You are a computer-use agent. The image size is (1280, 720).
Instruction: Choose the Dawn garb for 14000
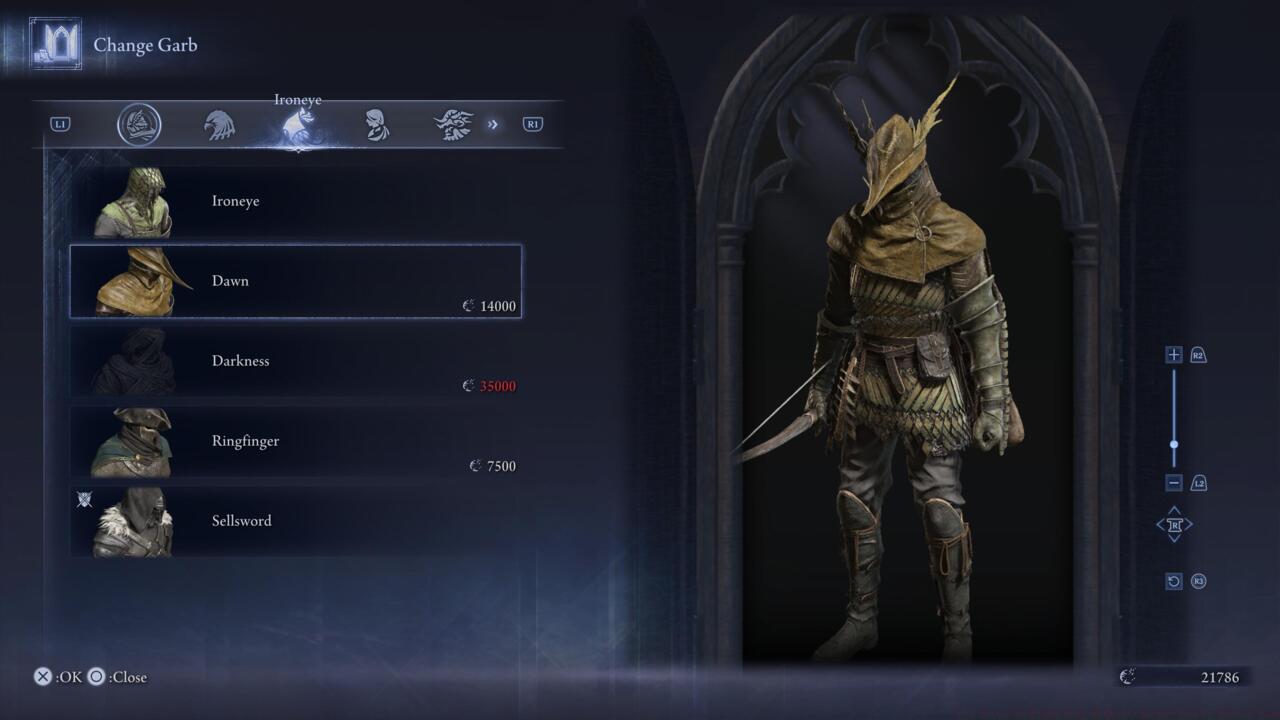pyautogui.click(x=295, y=281)
